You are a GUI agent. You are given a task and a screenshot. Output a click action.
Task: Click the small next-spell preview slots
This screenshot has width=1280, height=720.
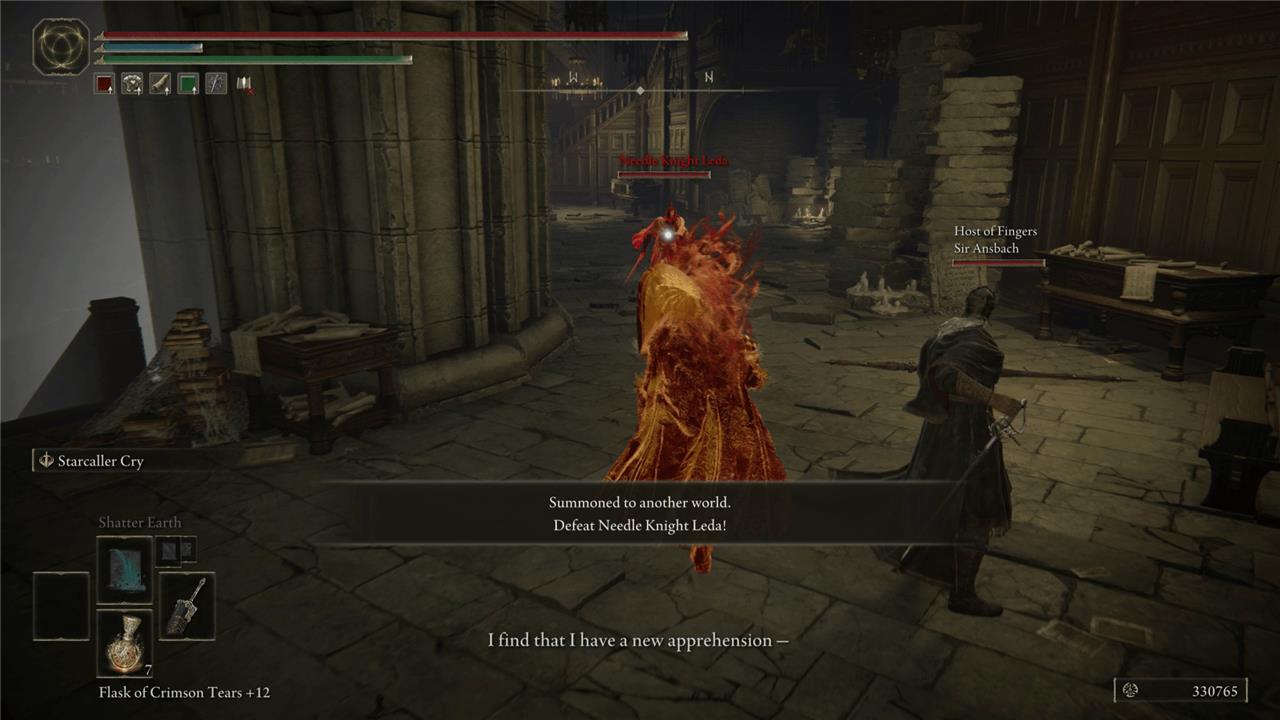[x=174, y=549]
